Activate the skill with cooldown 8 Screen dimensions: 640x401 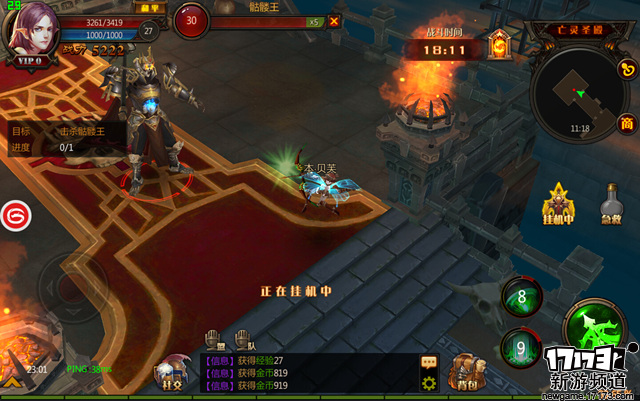[x=522, y=296]
